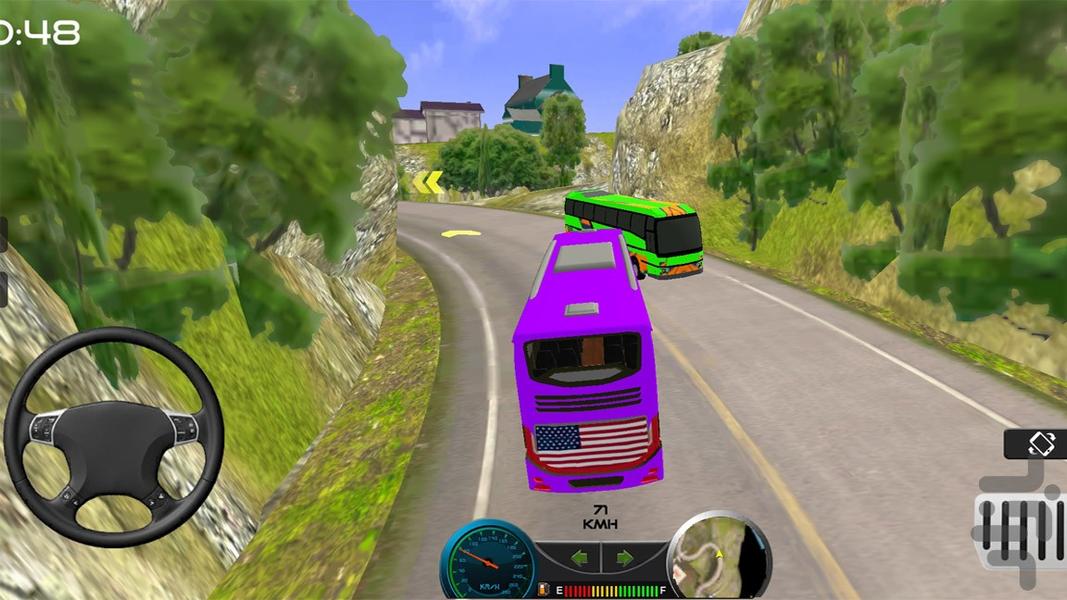
Task: Open the circular minimap
Action: (718, 556)
